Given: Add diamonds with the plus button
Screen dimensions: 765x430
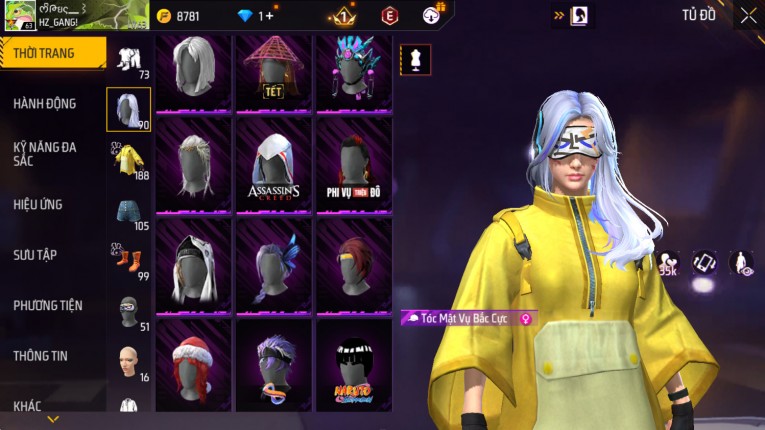Looking at the screenshot, I should 268,16.
